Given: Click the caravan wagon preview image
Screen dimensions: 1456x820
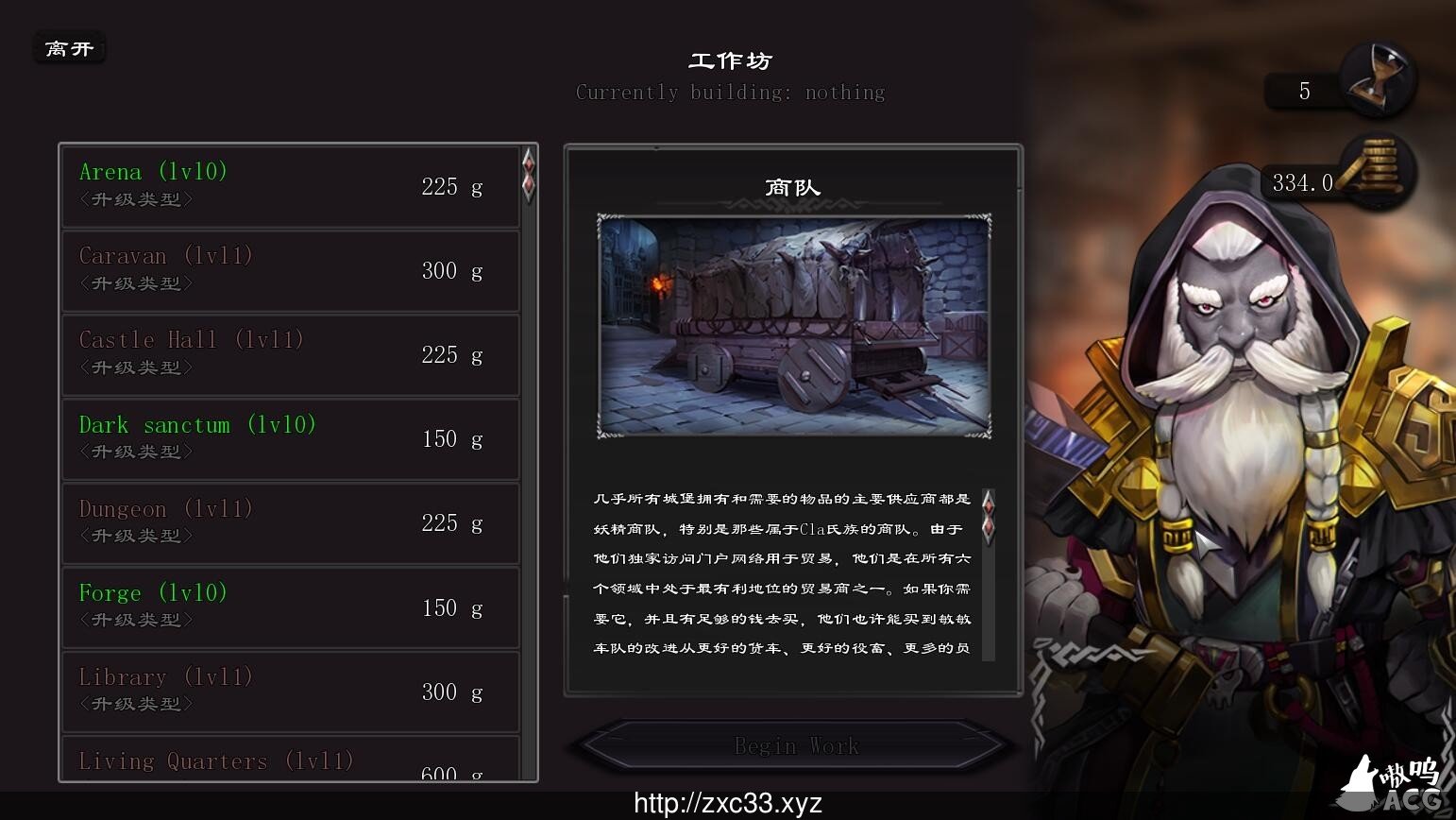Looking at the screenshot, I should click(x=794, y=326).
